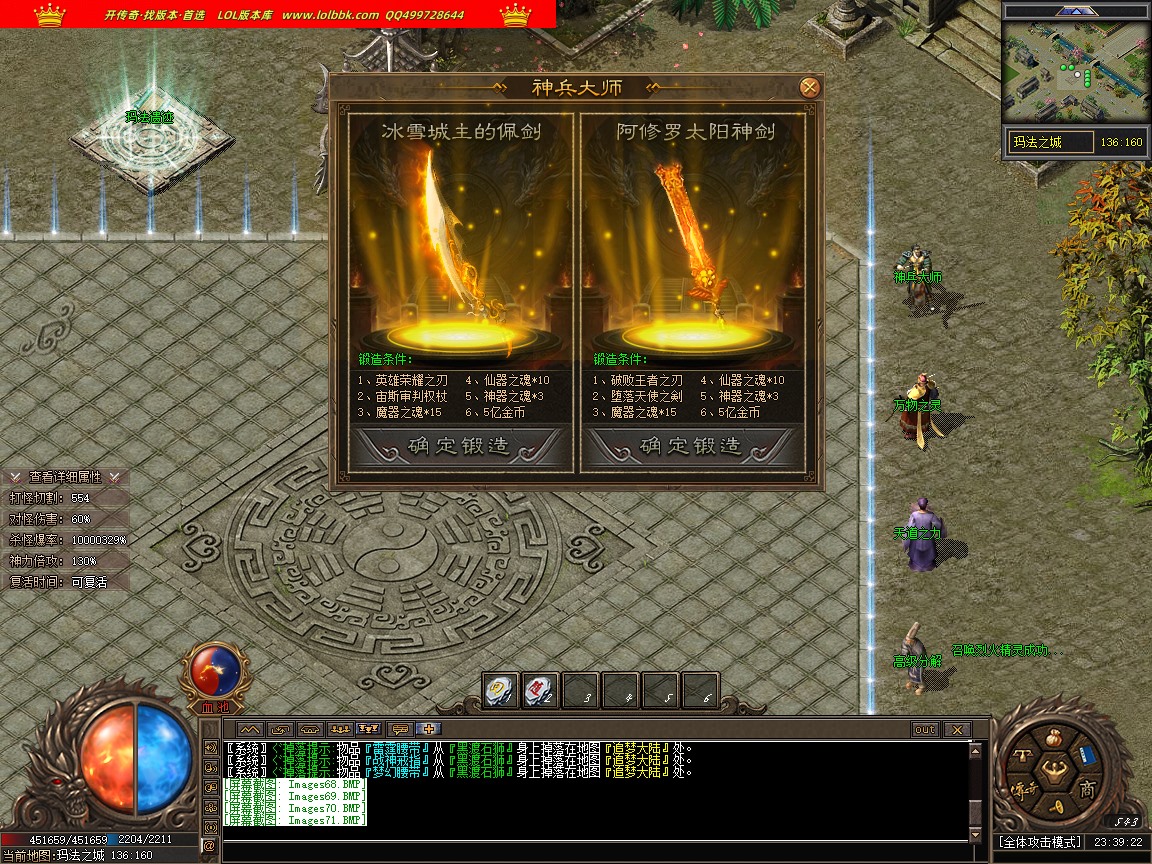Open the 商 shop button
Viewport: 1152px width, 864px height.
tap(1087, 790)
